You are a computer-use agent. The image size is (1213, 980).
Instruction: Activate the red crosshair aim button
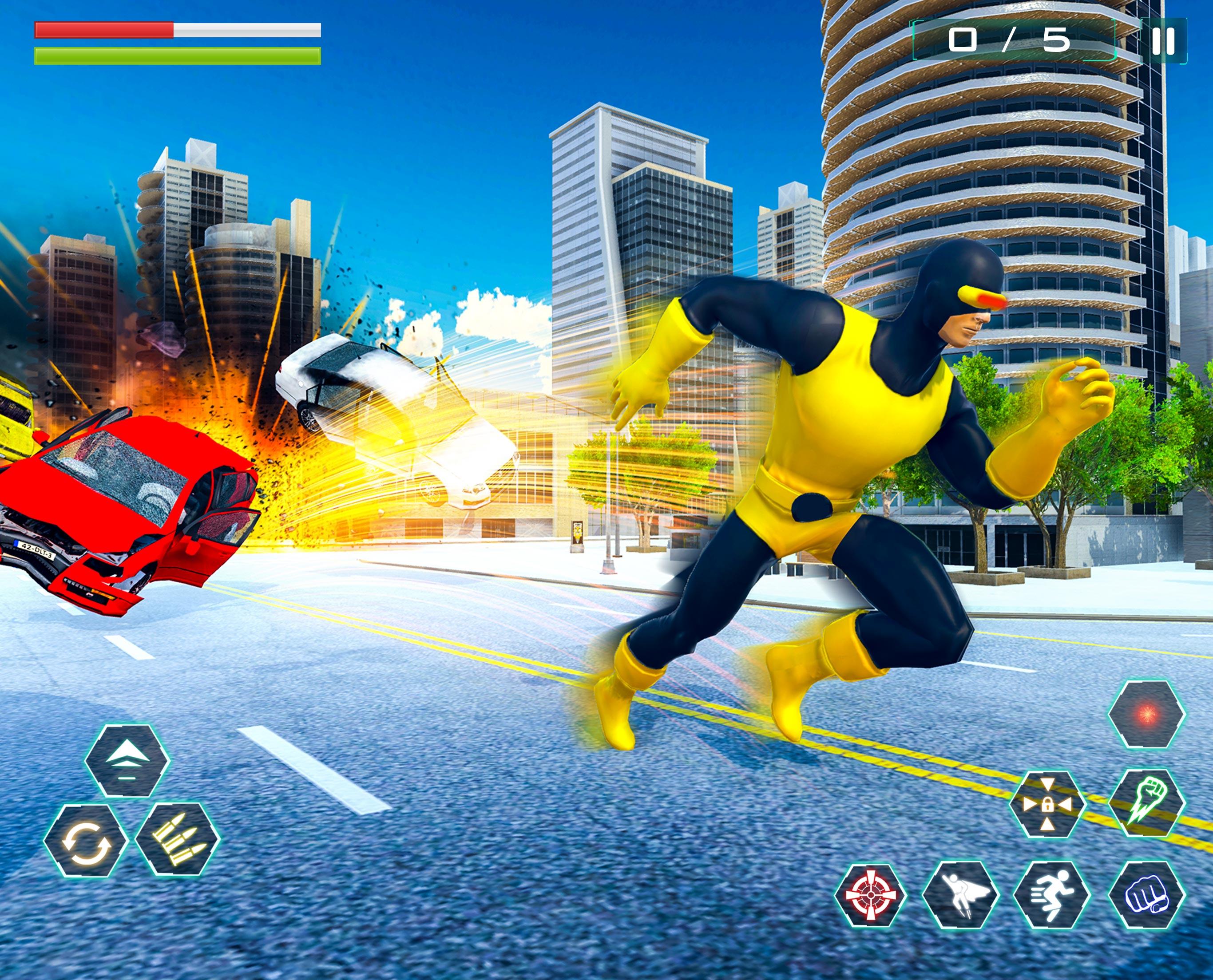point(870,894)
